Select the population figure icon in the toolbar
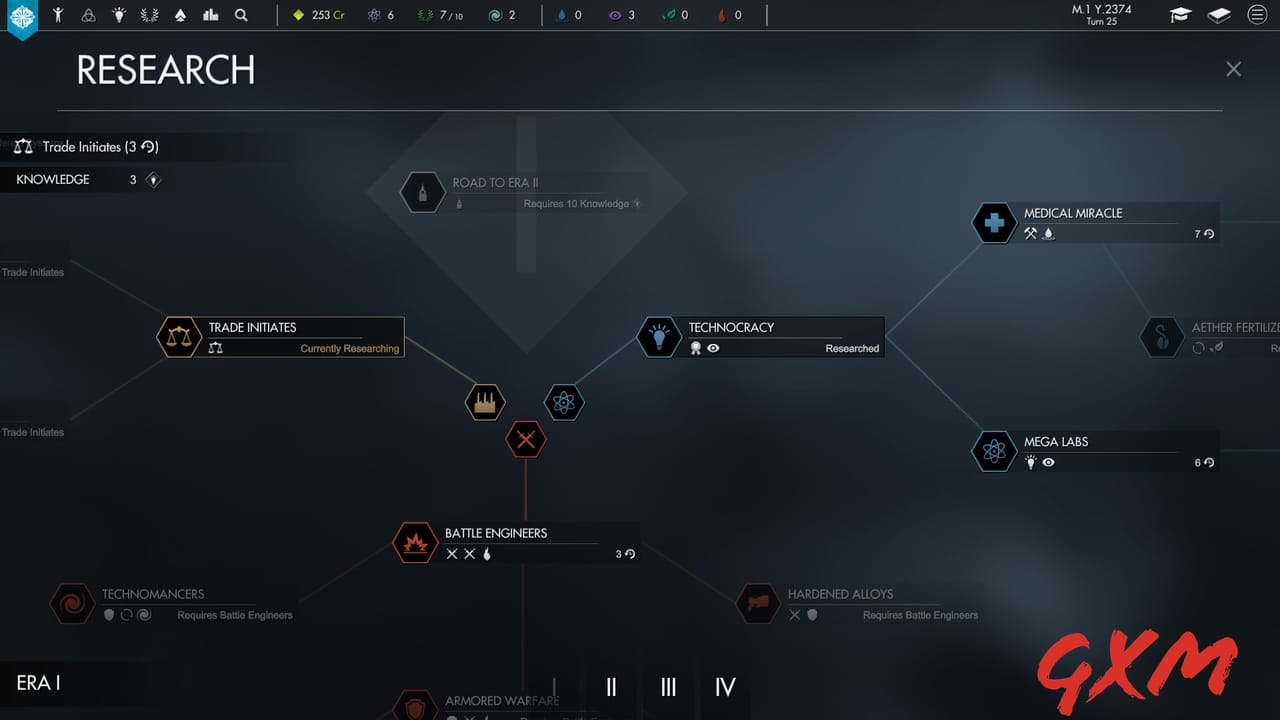 [x=57, y=15]
